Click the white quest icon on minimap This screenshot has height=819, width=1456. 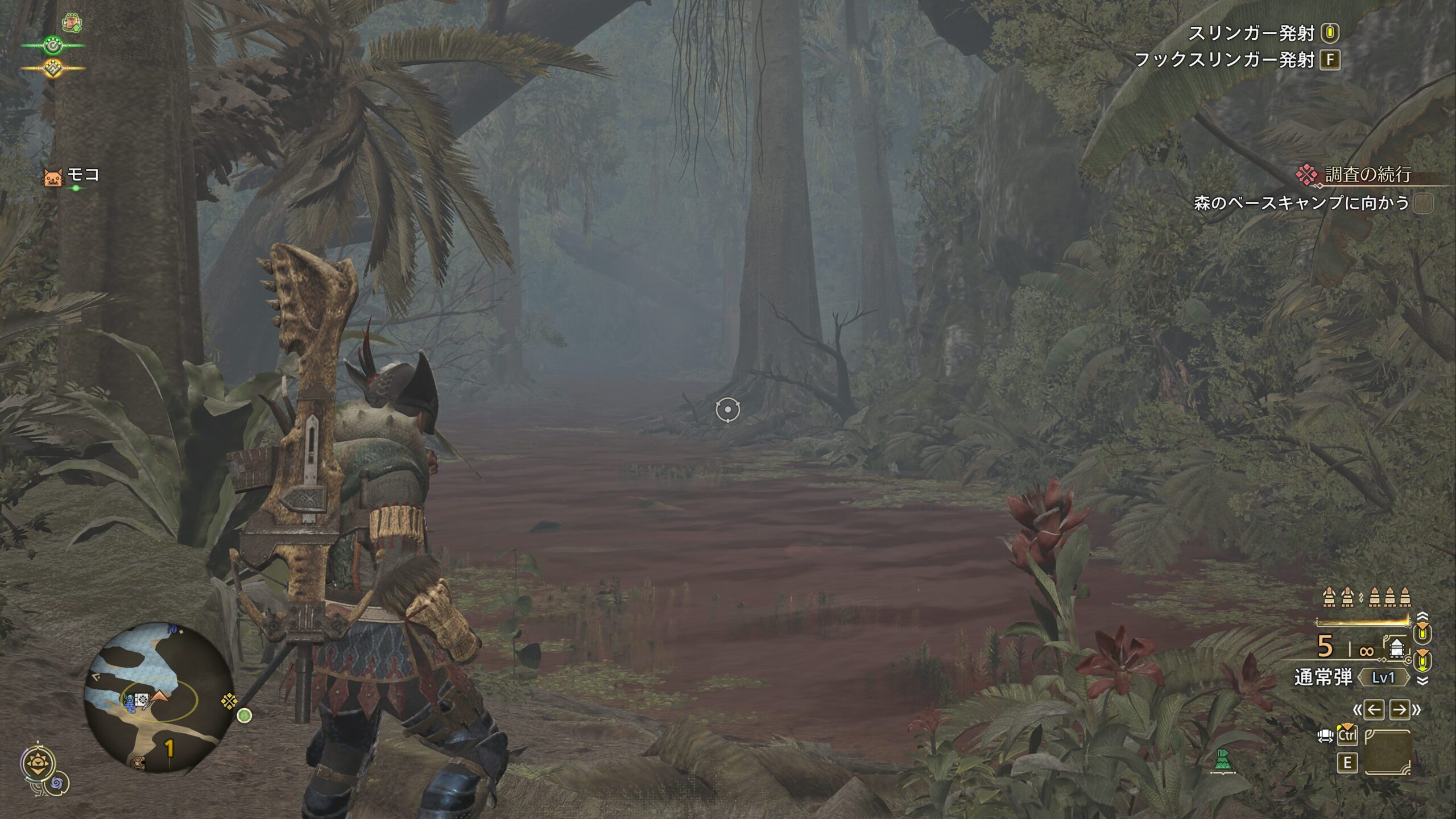point(142,700)
